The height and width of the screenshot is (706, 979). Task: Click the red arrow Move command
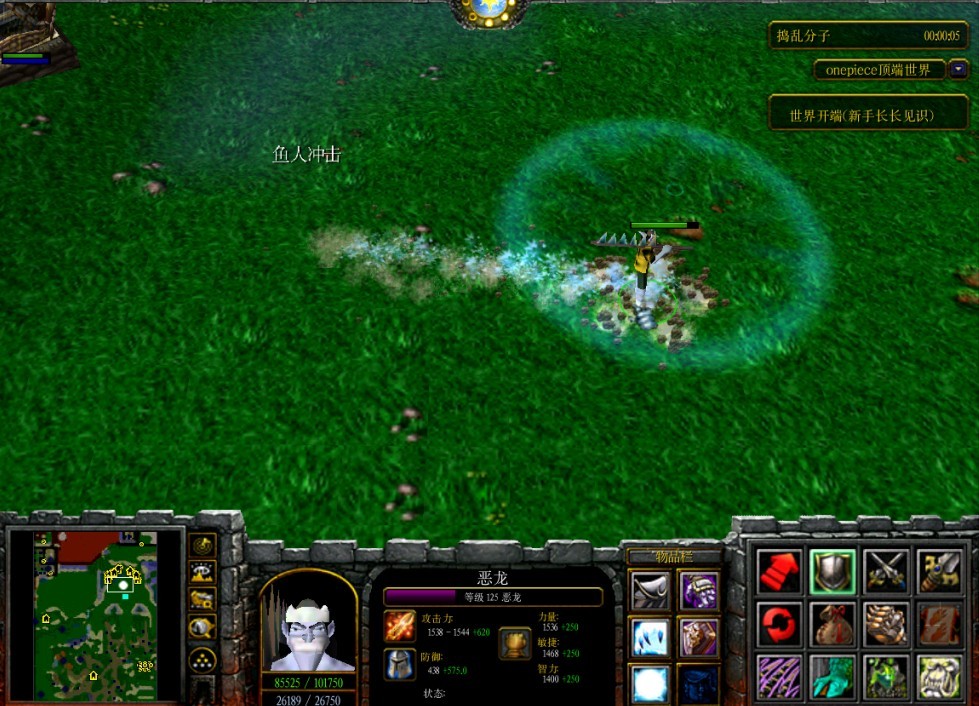780,571
